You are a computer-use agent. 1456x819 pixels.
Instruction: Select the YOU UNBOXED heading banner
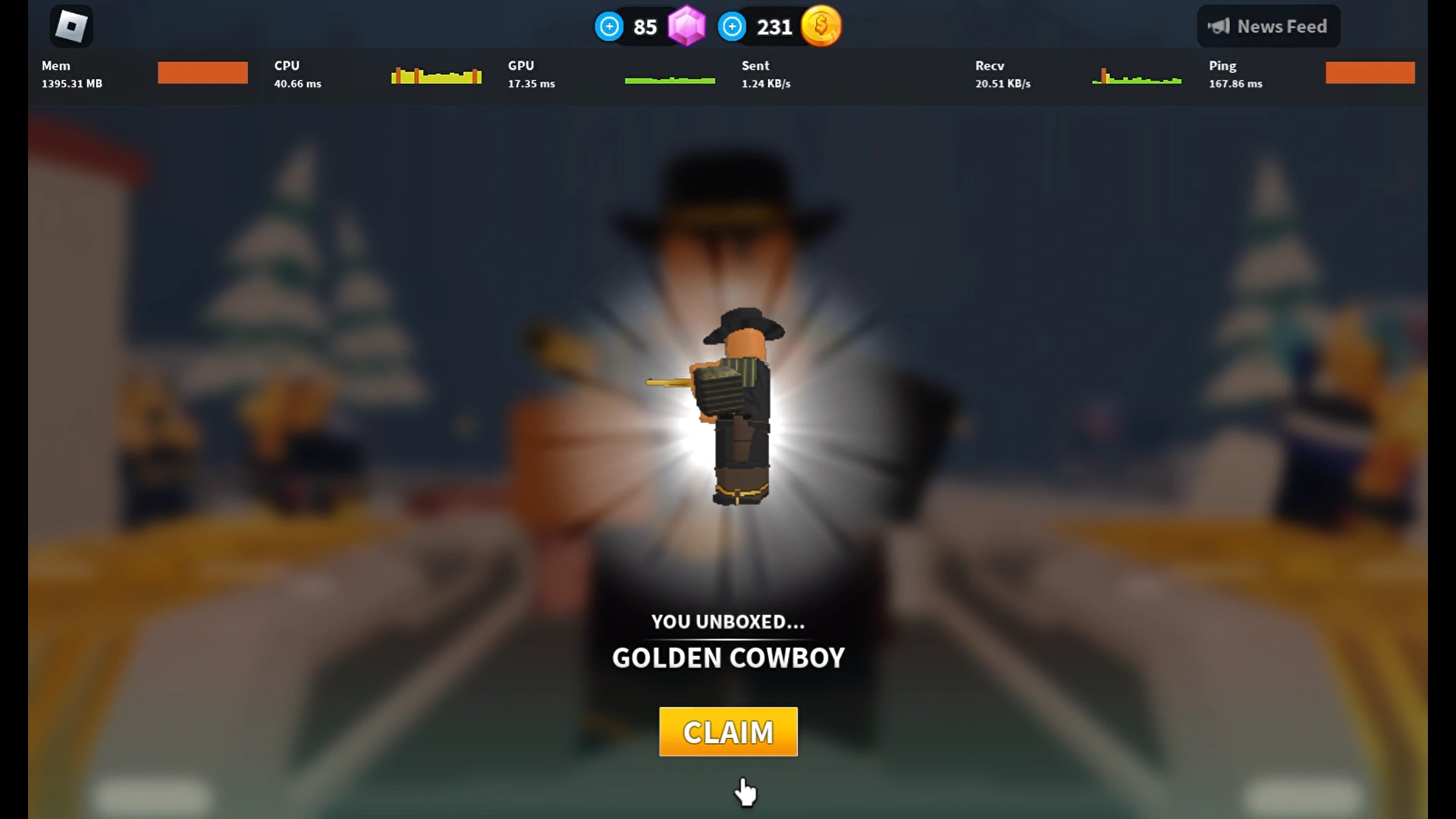point(727,621)
